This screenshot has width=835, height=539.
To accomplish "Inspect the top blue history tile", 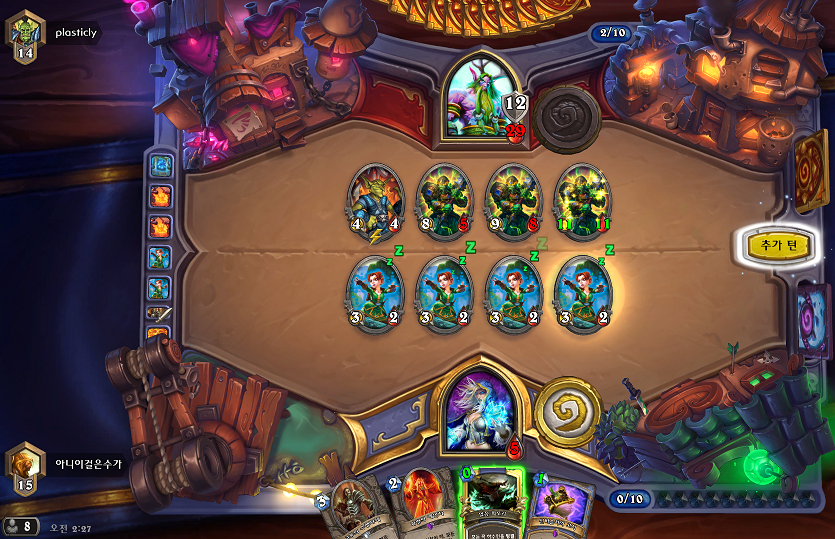I will pos(160,165).
